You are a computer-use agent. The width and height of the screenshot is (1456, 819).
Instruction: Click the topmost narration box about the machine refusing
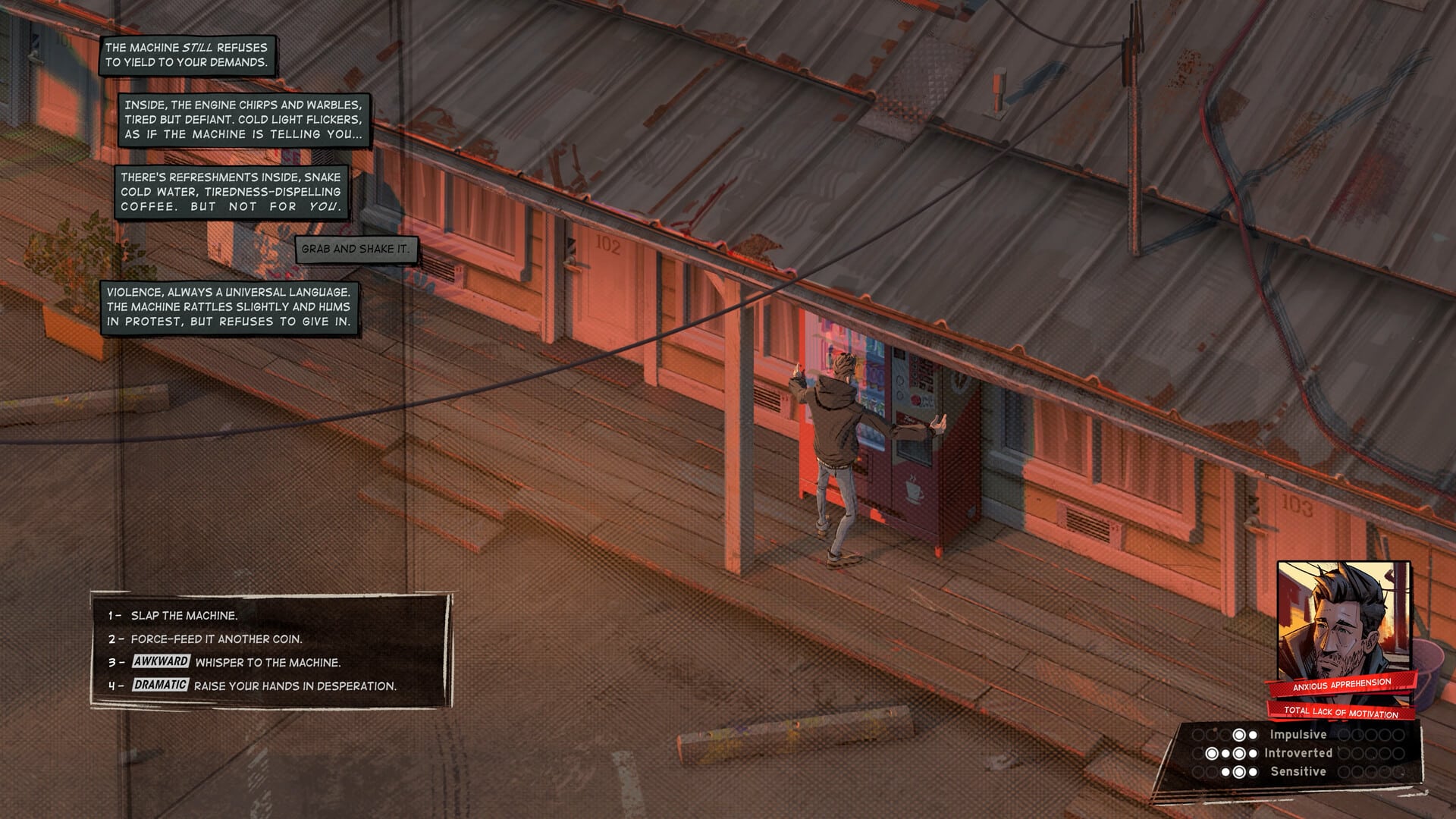coord(187,54)
